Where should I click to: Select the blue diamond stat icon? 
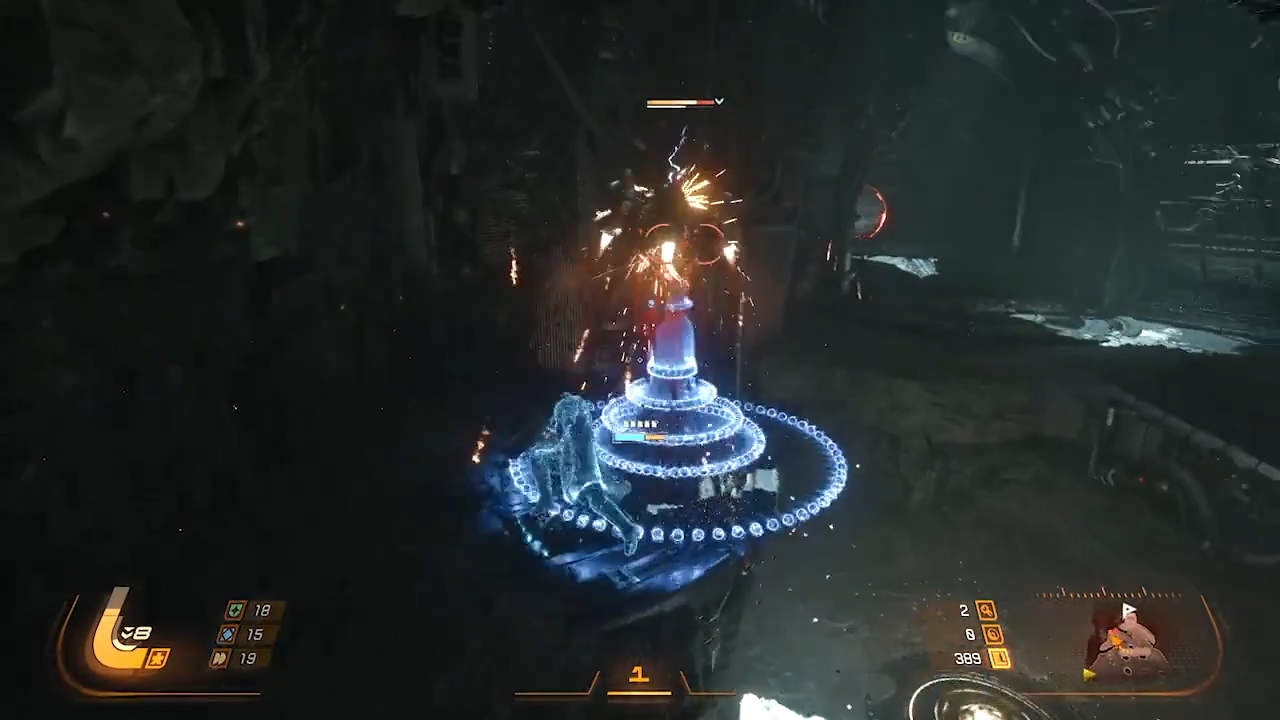228,634
